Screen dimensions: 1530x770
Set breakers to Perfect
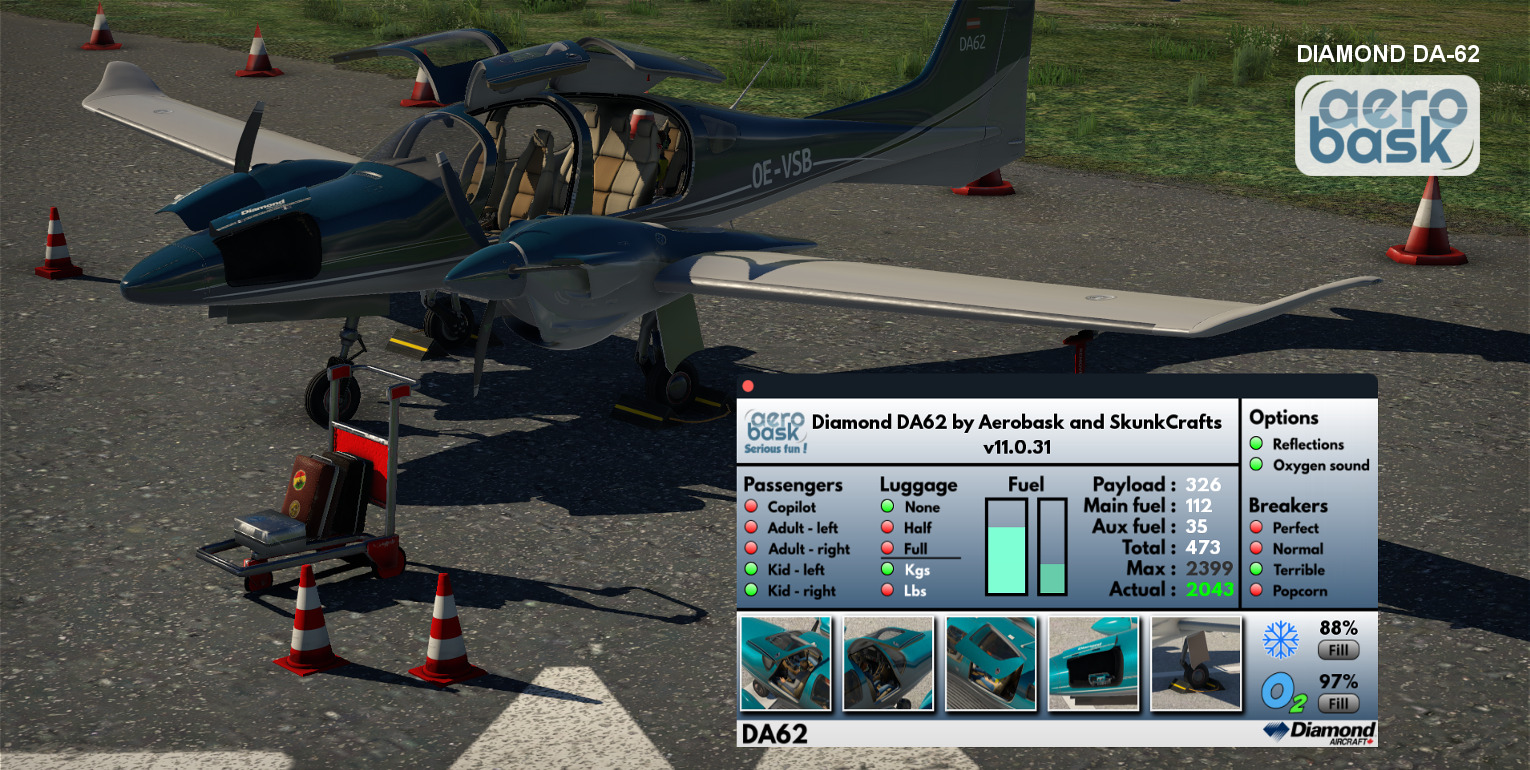click(1256, 528)
